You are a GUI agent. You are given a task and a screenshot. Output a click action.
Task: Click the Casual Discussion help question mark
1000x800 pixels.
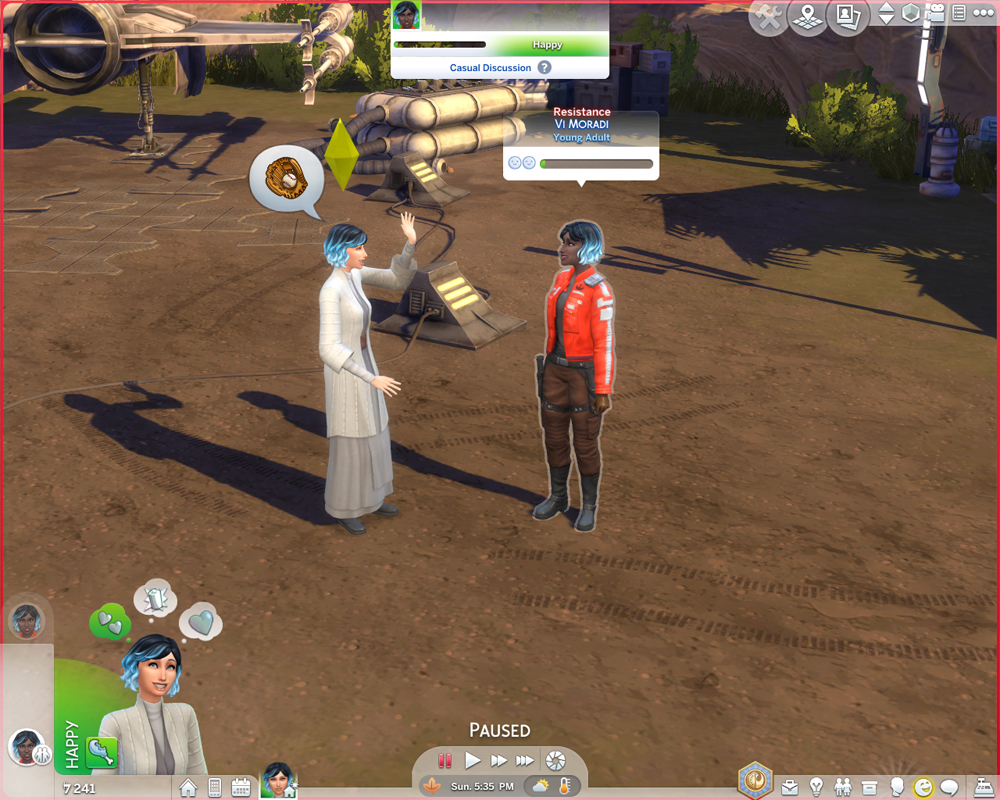pos(544,68)
